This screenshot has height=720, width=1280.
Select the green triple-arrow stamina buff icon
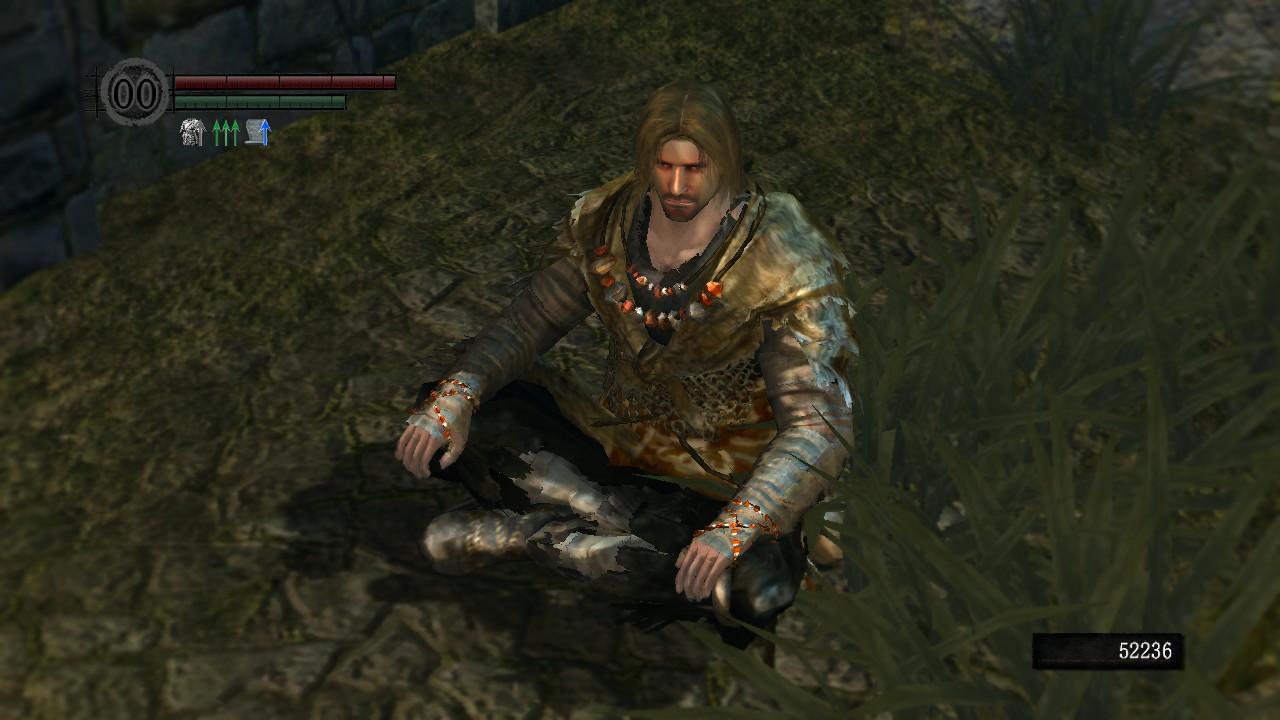coord(224,131)
